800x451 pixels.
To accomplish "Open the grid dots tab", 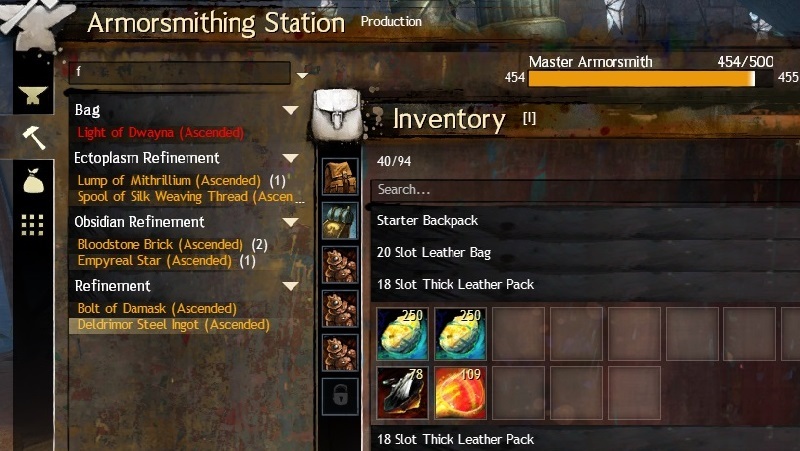I will click(x=32, y=224).
